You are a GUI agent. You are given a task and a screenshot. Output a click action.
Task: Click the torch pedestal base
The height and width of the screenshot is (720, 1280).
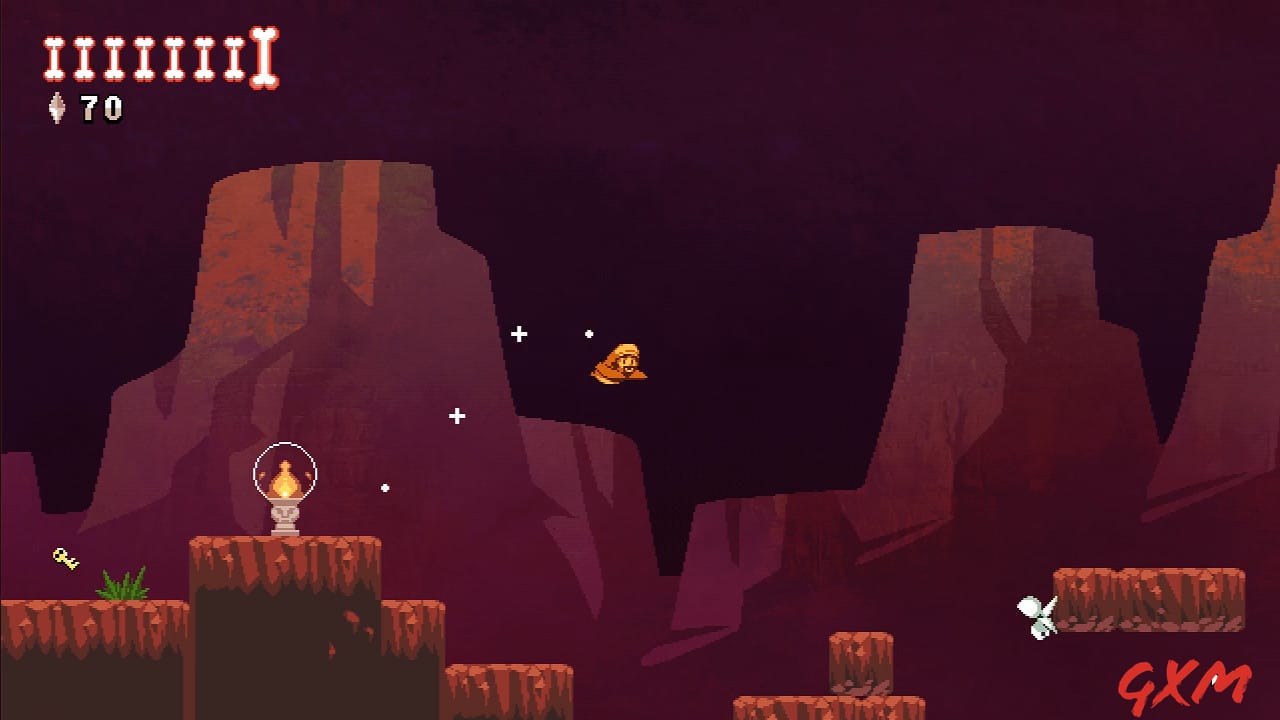click(x=284, y=518)
